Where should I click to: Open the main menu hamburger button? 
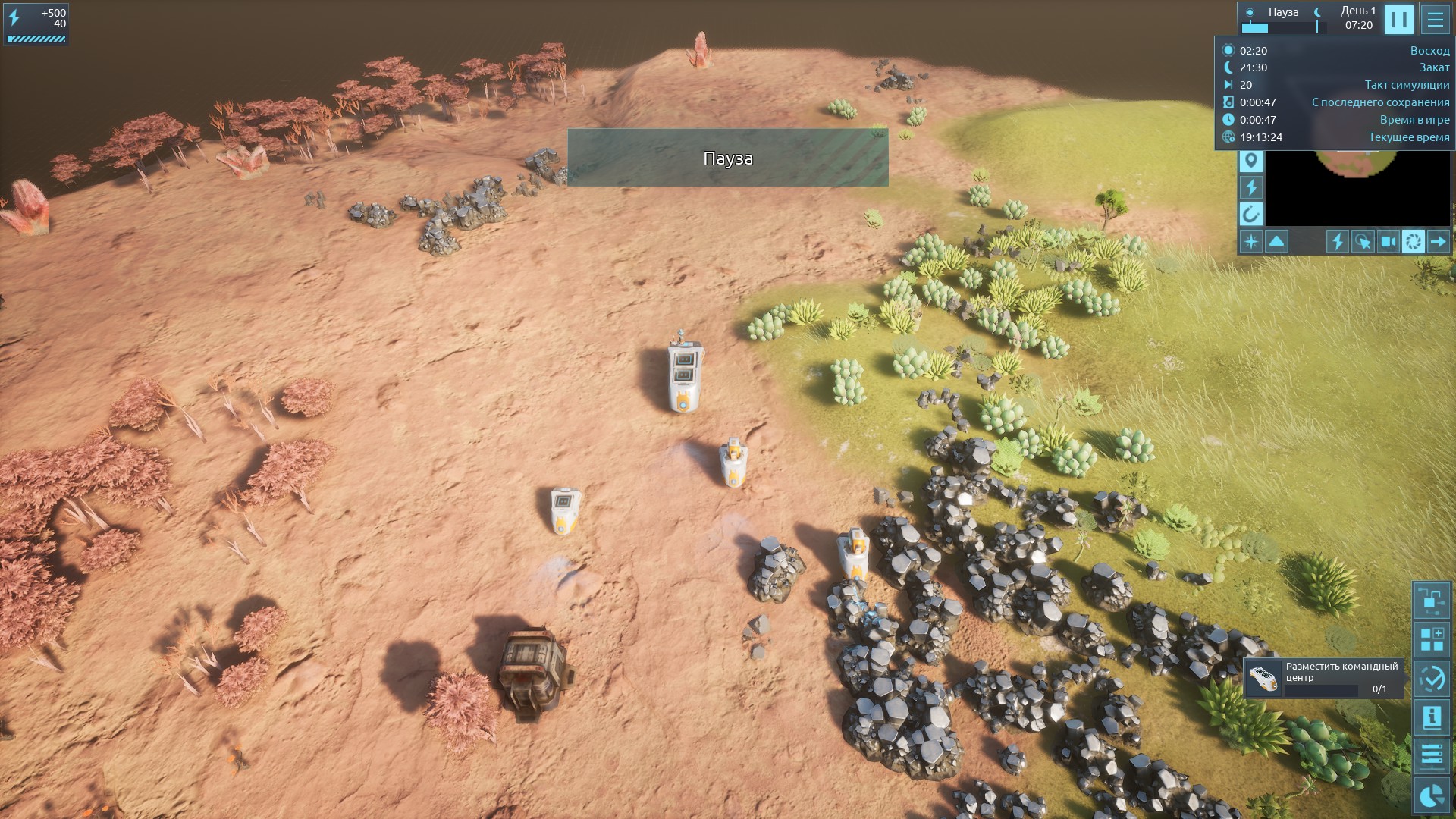coord(1435,19)
